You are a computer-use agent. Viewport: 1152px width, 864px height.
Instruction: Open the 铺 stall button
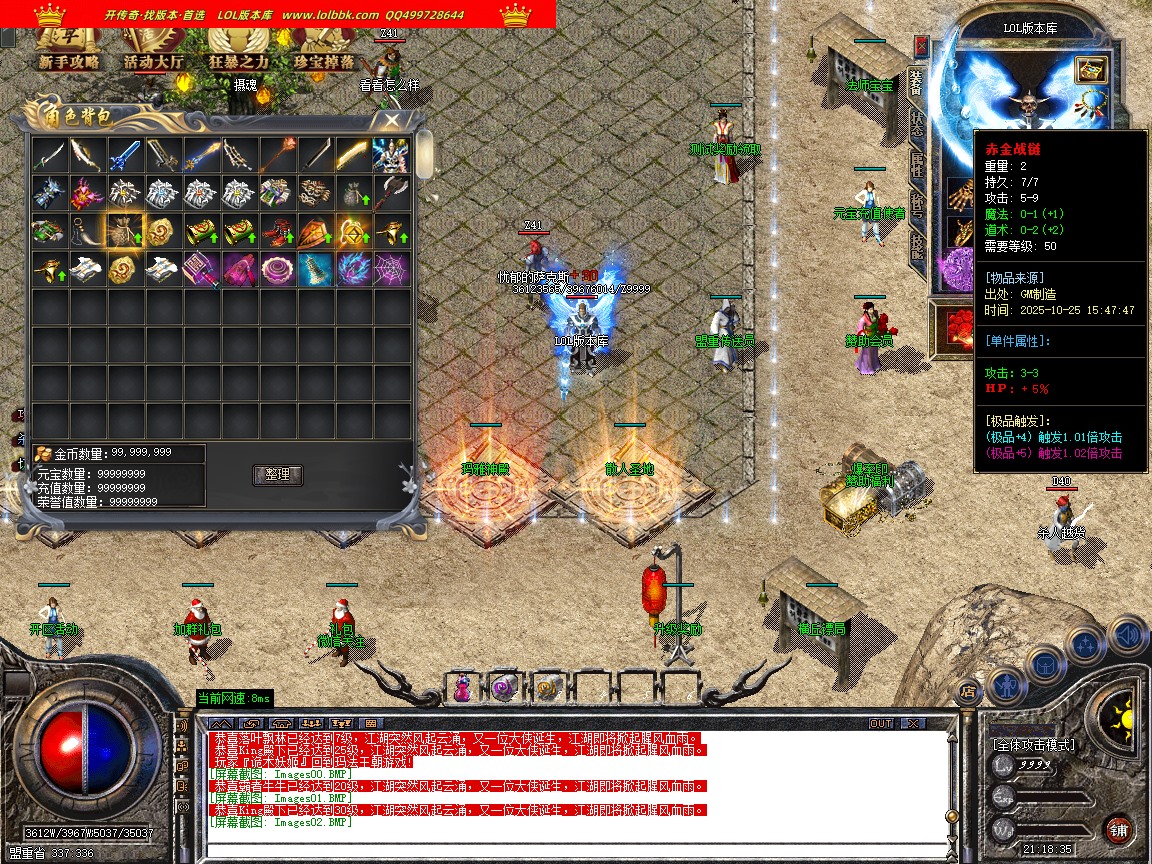point(1118,829)
